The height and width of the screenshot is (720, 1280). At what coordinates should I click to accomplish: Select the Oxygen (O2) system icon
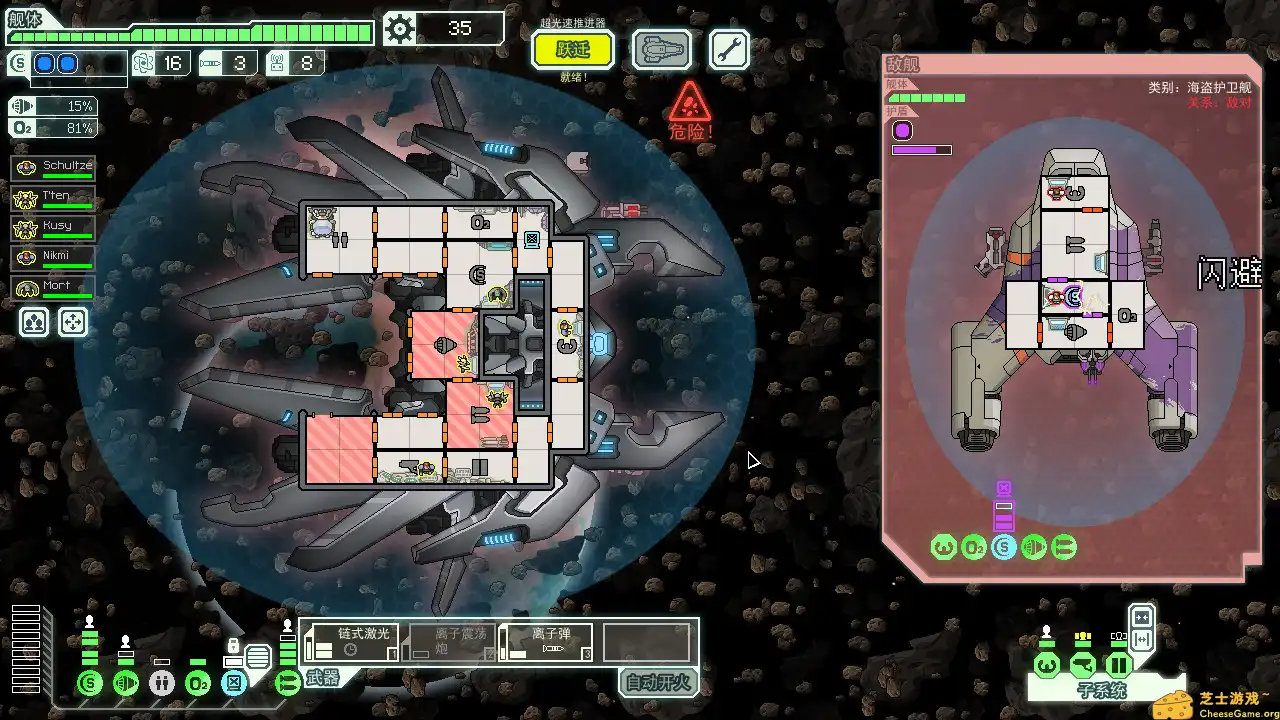(196, 683)
